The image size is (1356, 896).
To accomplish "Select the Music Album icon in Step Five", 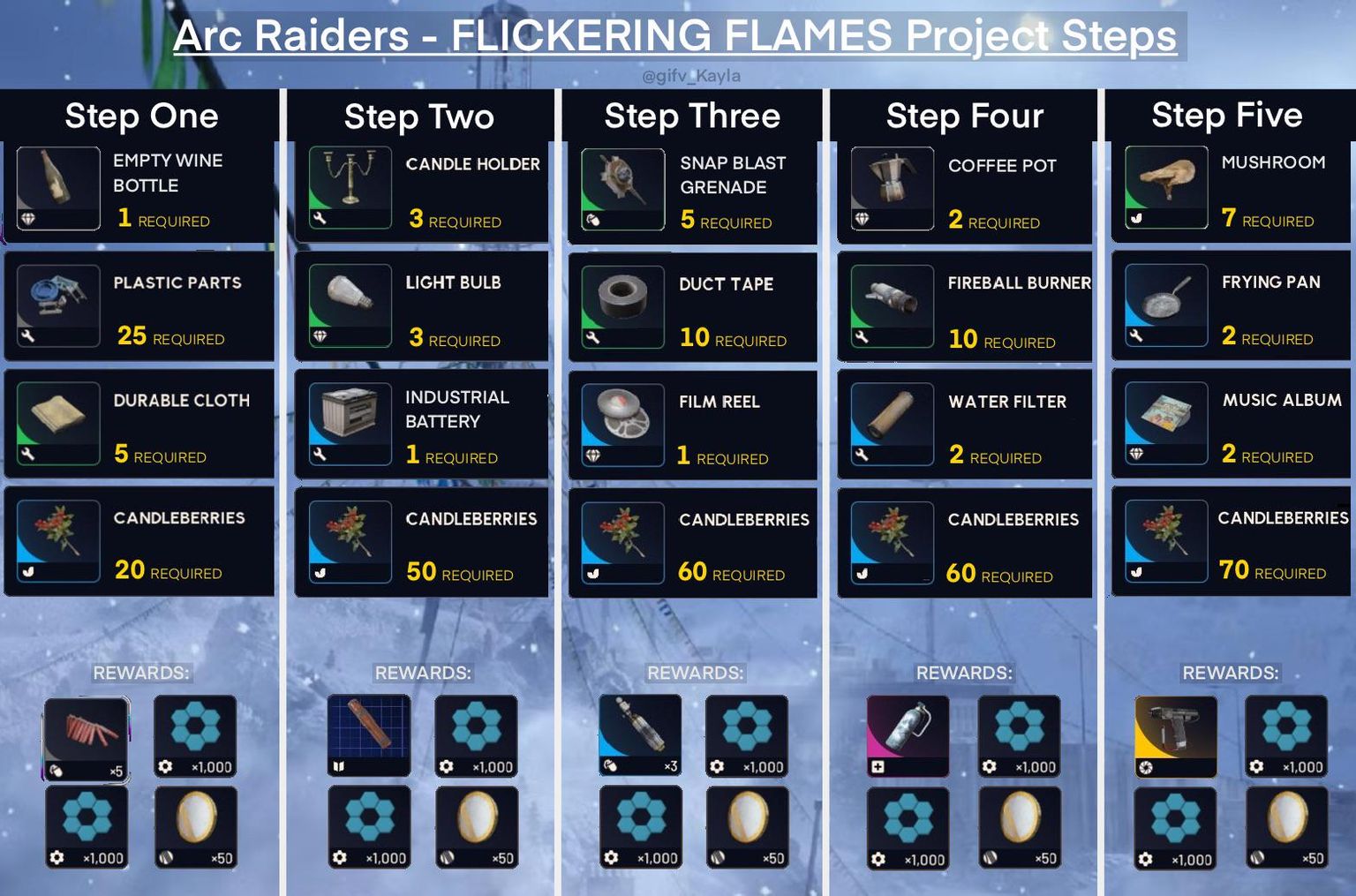I will pyautogui.click(x=1165, y=424).
